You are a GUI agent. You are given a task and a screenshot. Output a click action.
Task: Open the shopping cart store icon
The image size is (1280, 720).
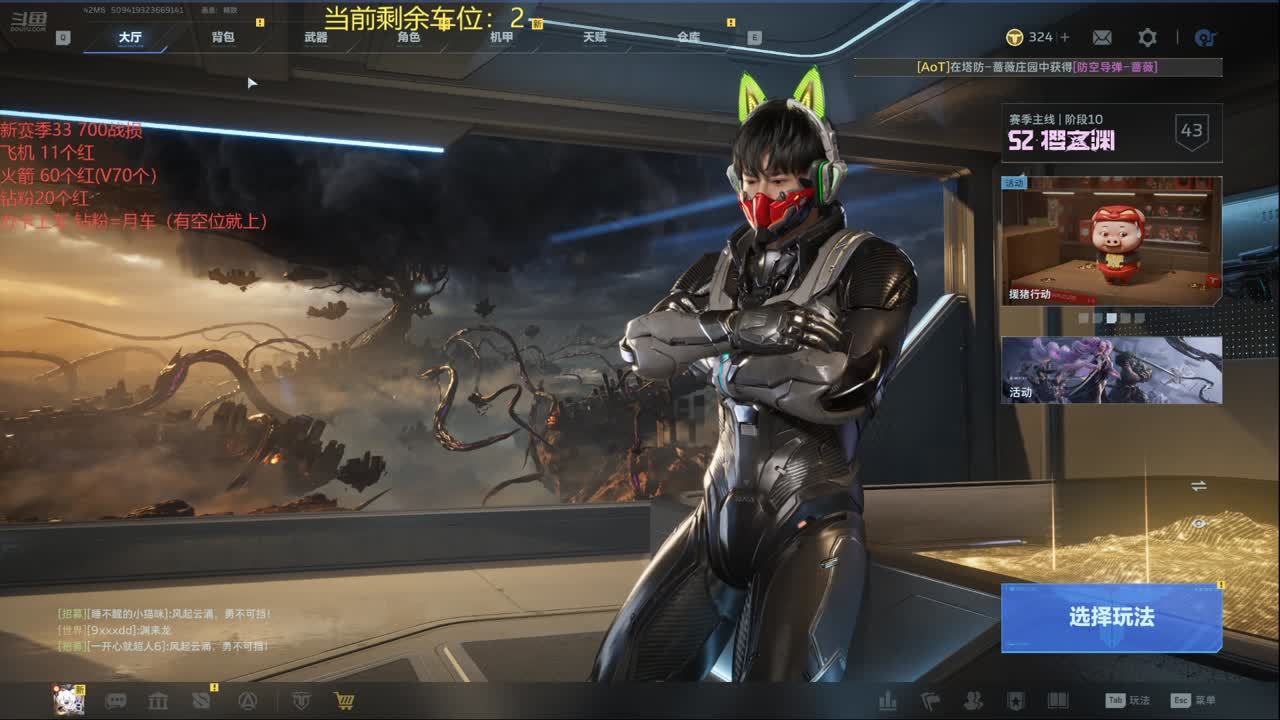[x=344, y=701]
